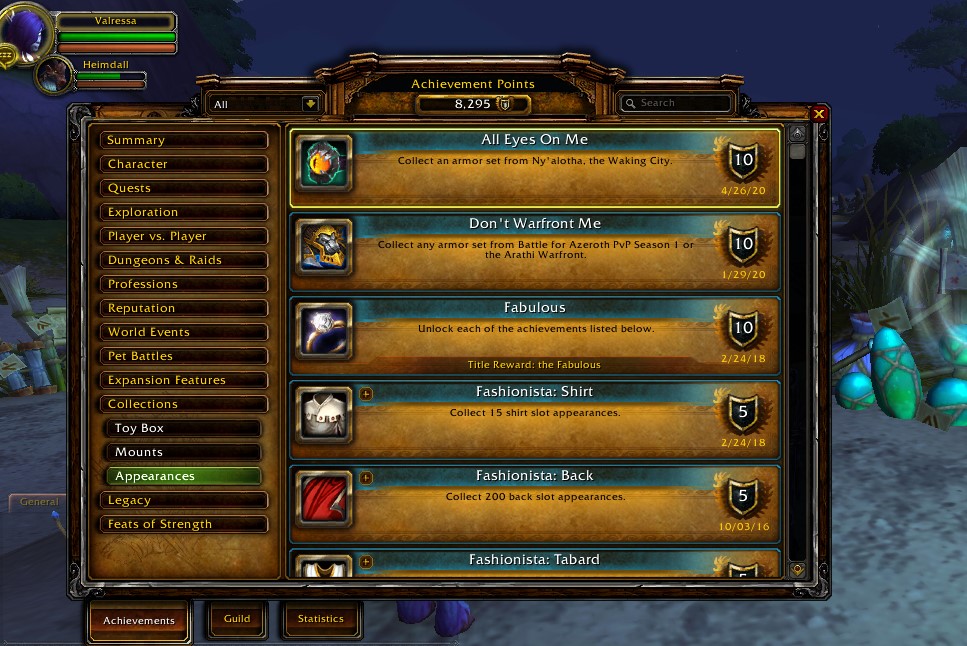Open the Mounts subcategory
Screen dimensions: 967x646
click(x=186, y=452)
